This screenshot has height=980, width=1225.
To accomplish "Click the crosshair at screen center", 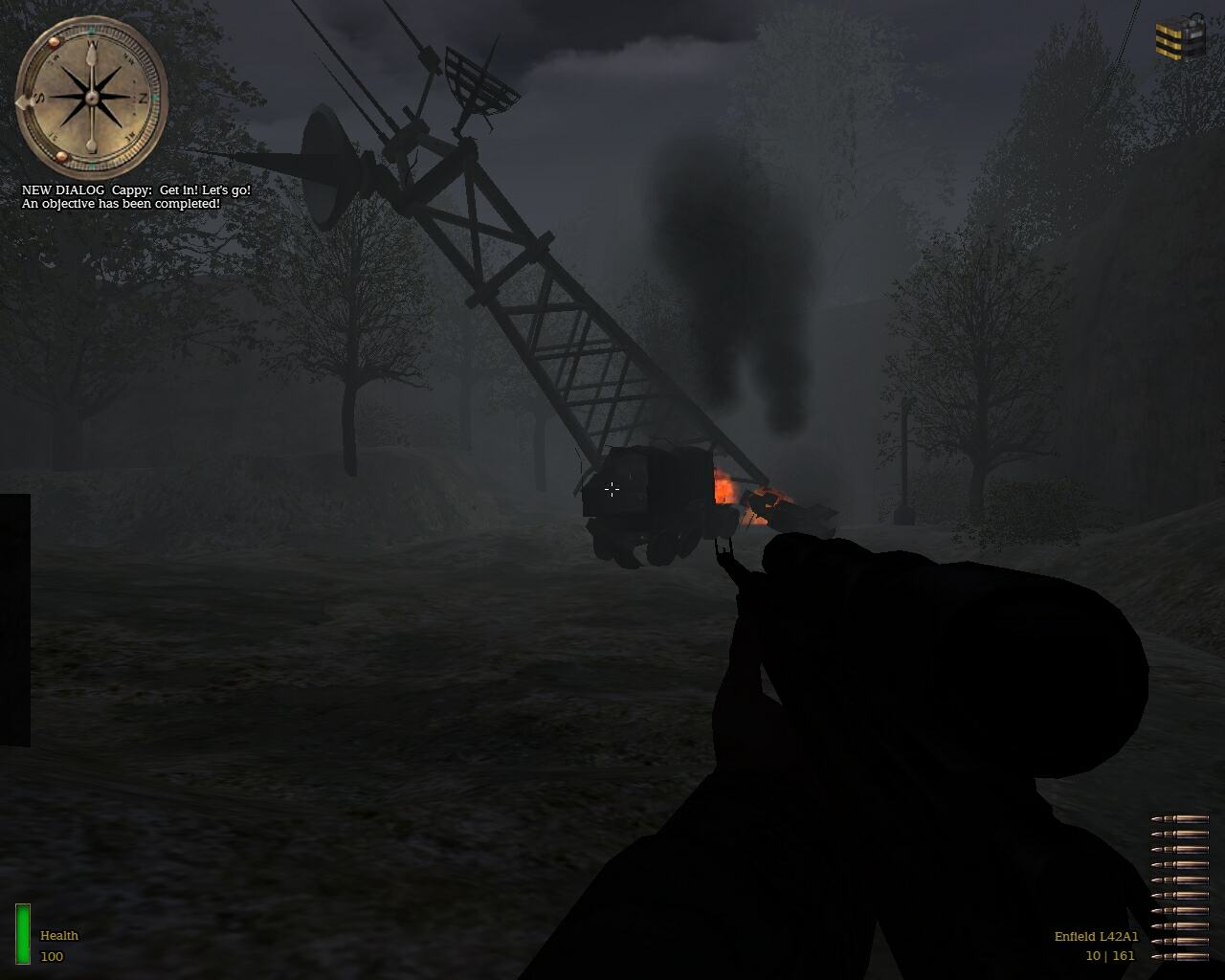I will tap(612, 490).
